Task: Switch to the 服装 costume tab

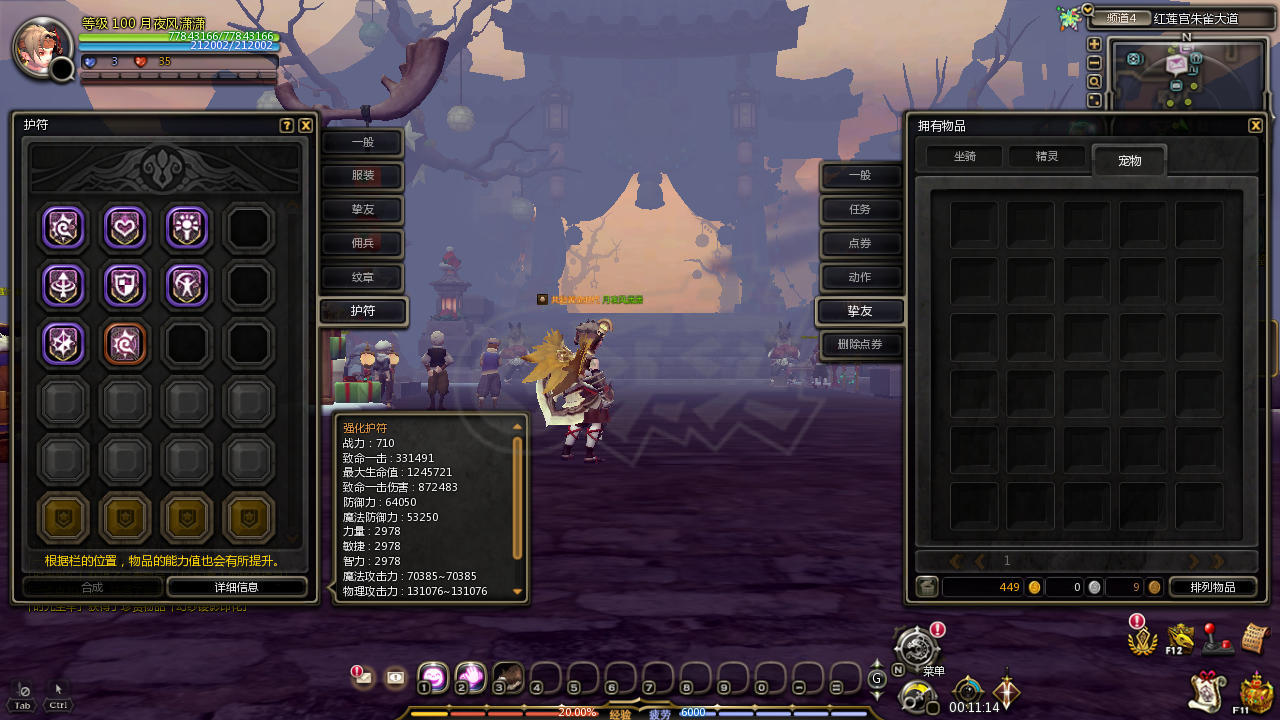Action: [x=363, y=176]
